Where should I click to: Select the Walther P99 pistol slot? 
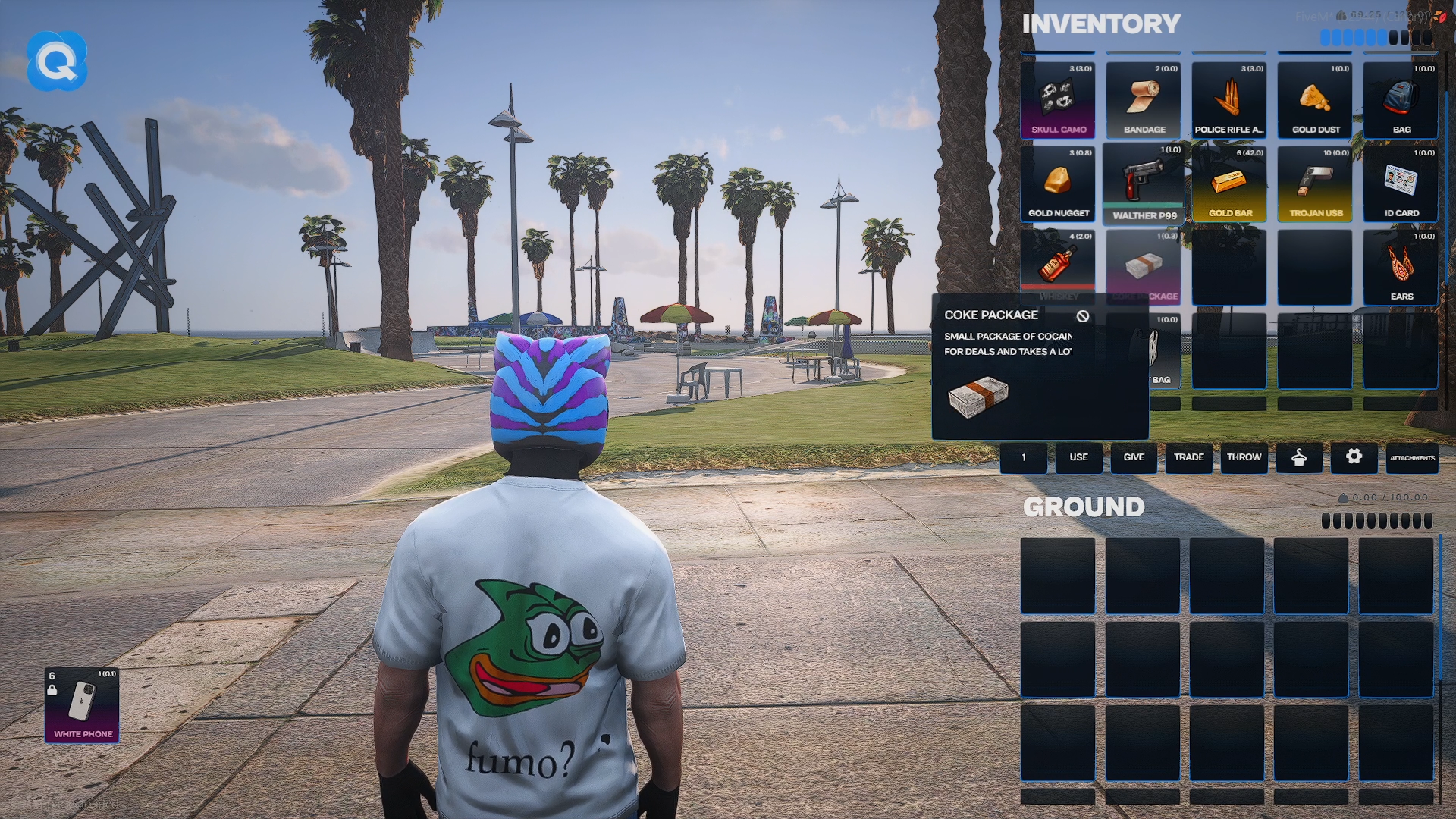coord(1144,184)
